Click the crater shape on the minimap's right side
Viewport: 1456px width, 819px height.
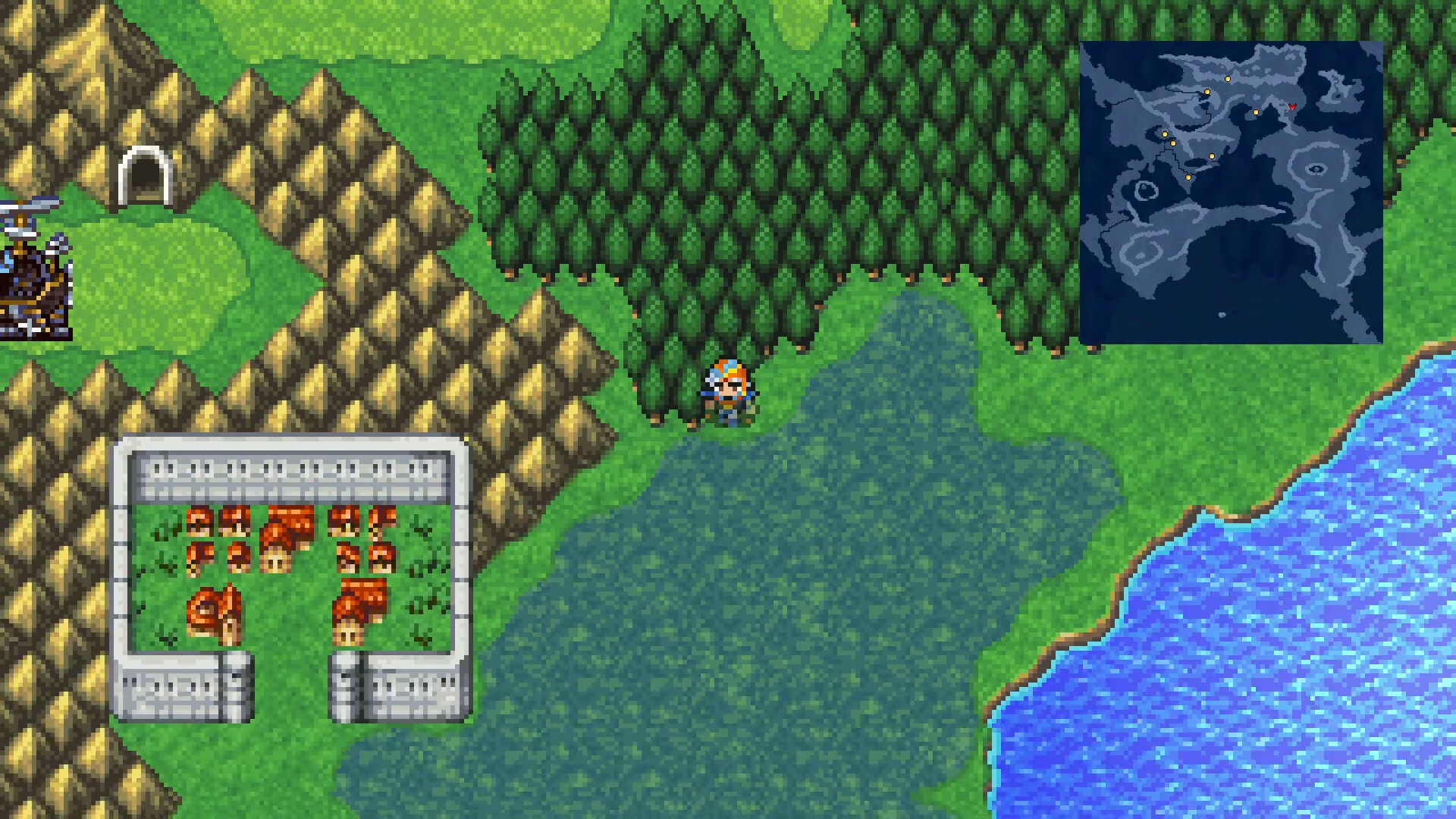click(x=1316, y=168)
